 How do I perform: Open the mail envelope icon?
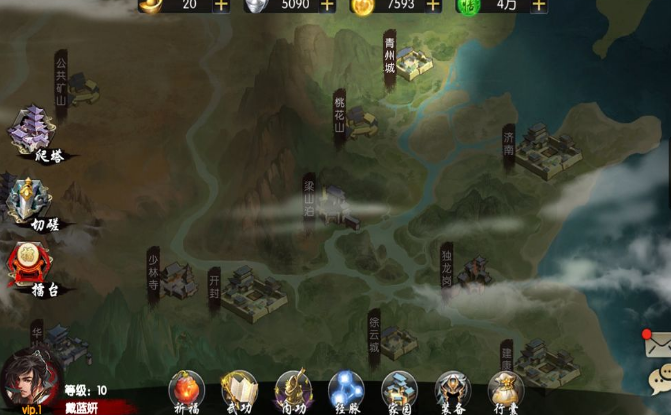657,344
